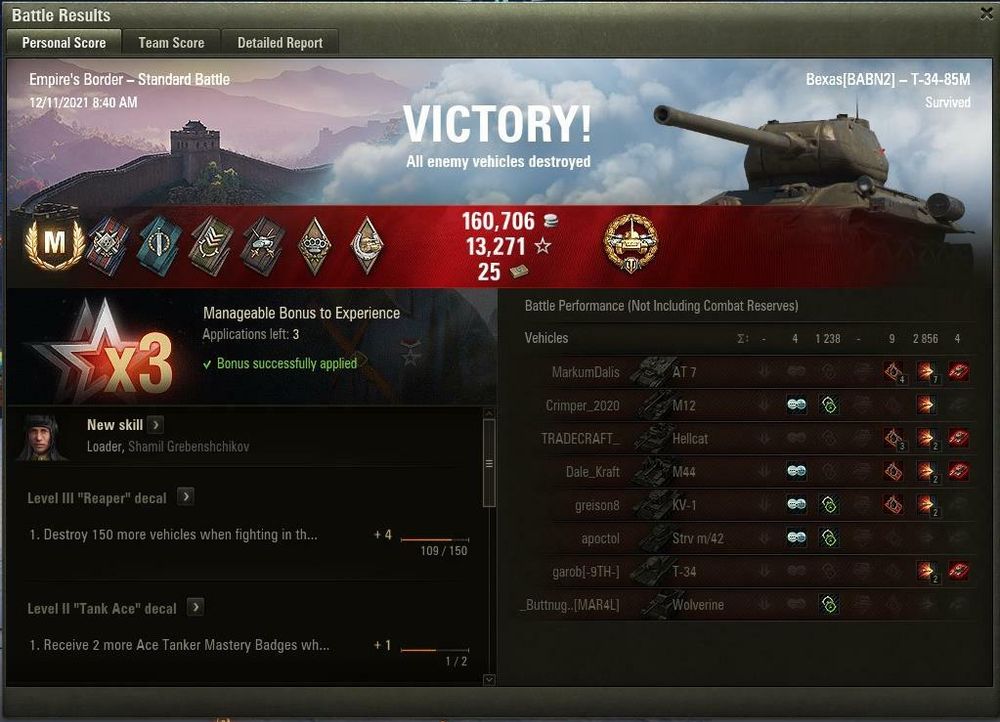Close the Battle Results window
The width and height of the screenshot is (1000, 722).
(985, 14)
